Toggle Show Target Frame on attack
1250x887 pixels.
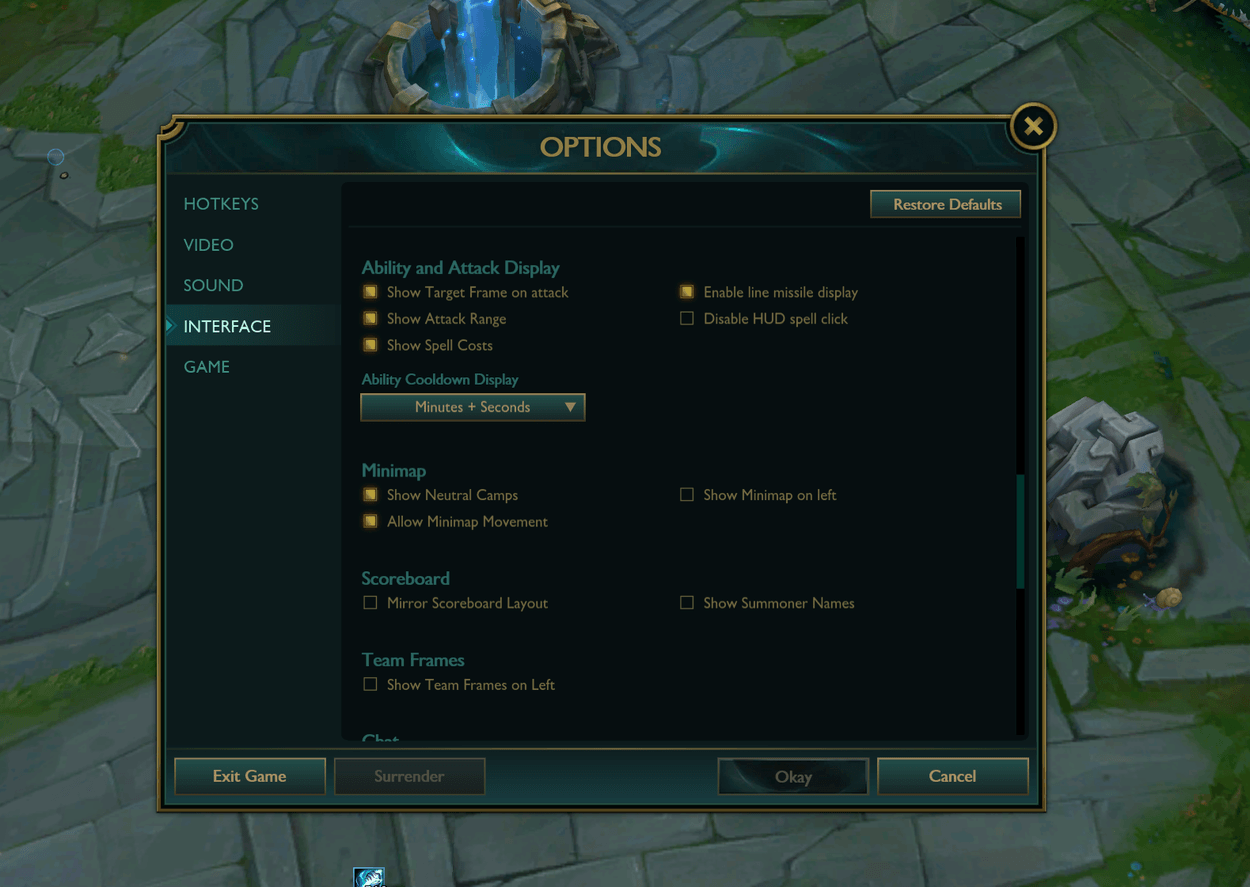point(371,292)
